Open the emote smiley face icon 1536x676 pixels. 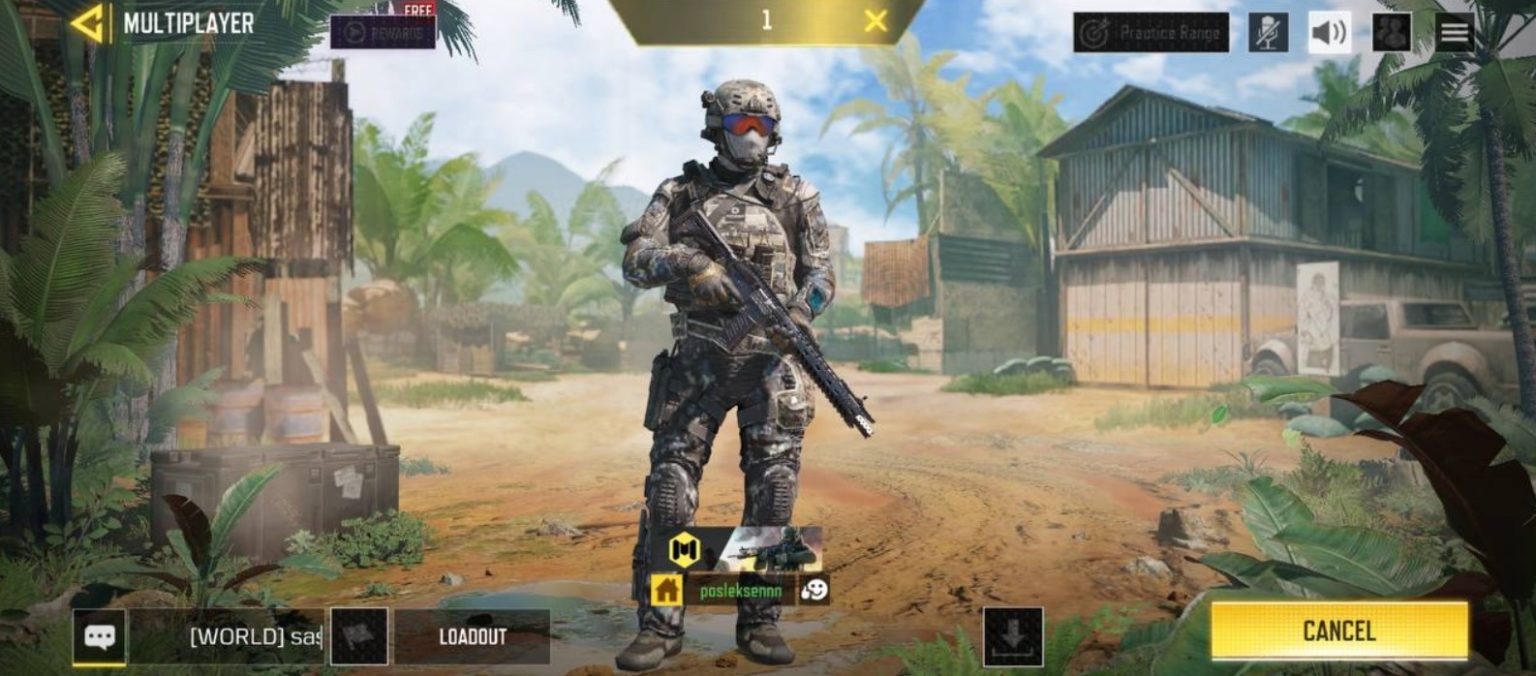814,590
